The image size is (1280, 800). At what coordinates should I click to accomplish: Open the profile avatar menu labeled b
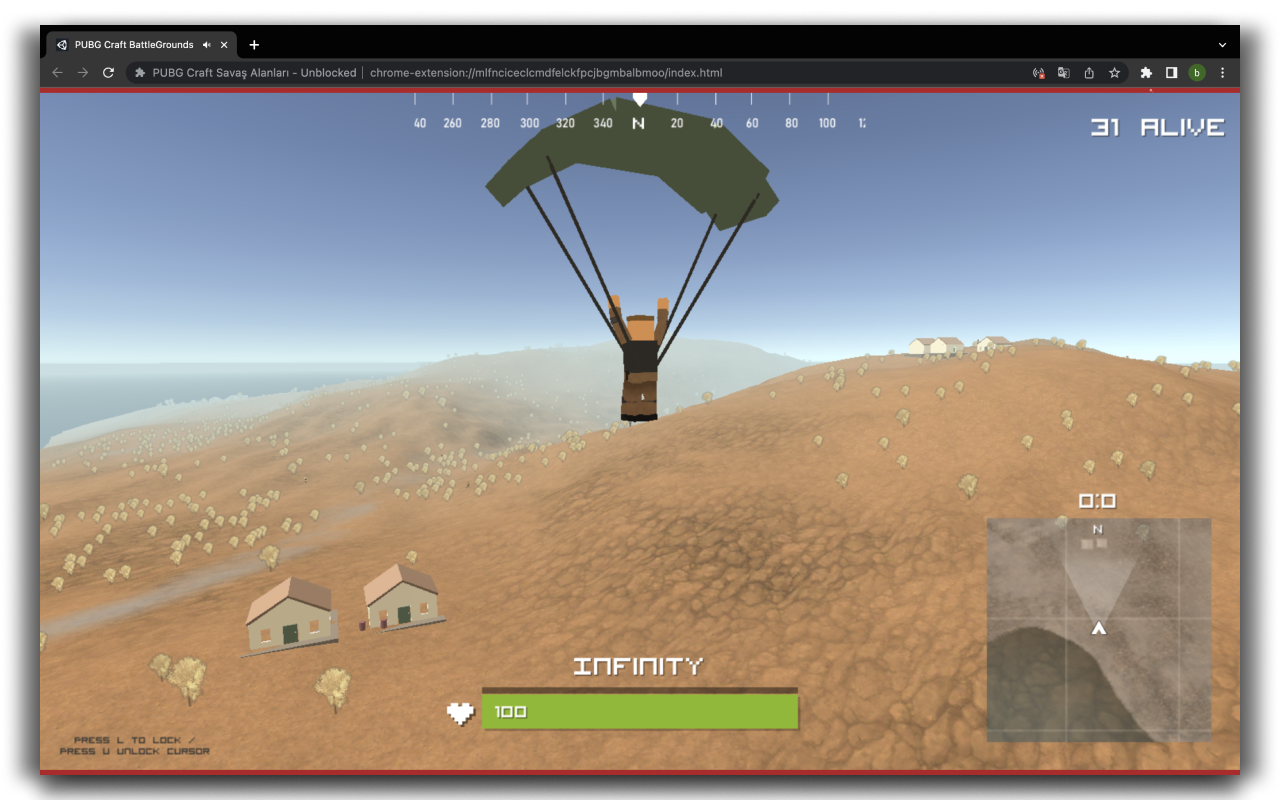click(x=1196, y=72)
